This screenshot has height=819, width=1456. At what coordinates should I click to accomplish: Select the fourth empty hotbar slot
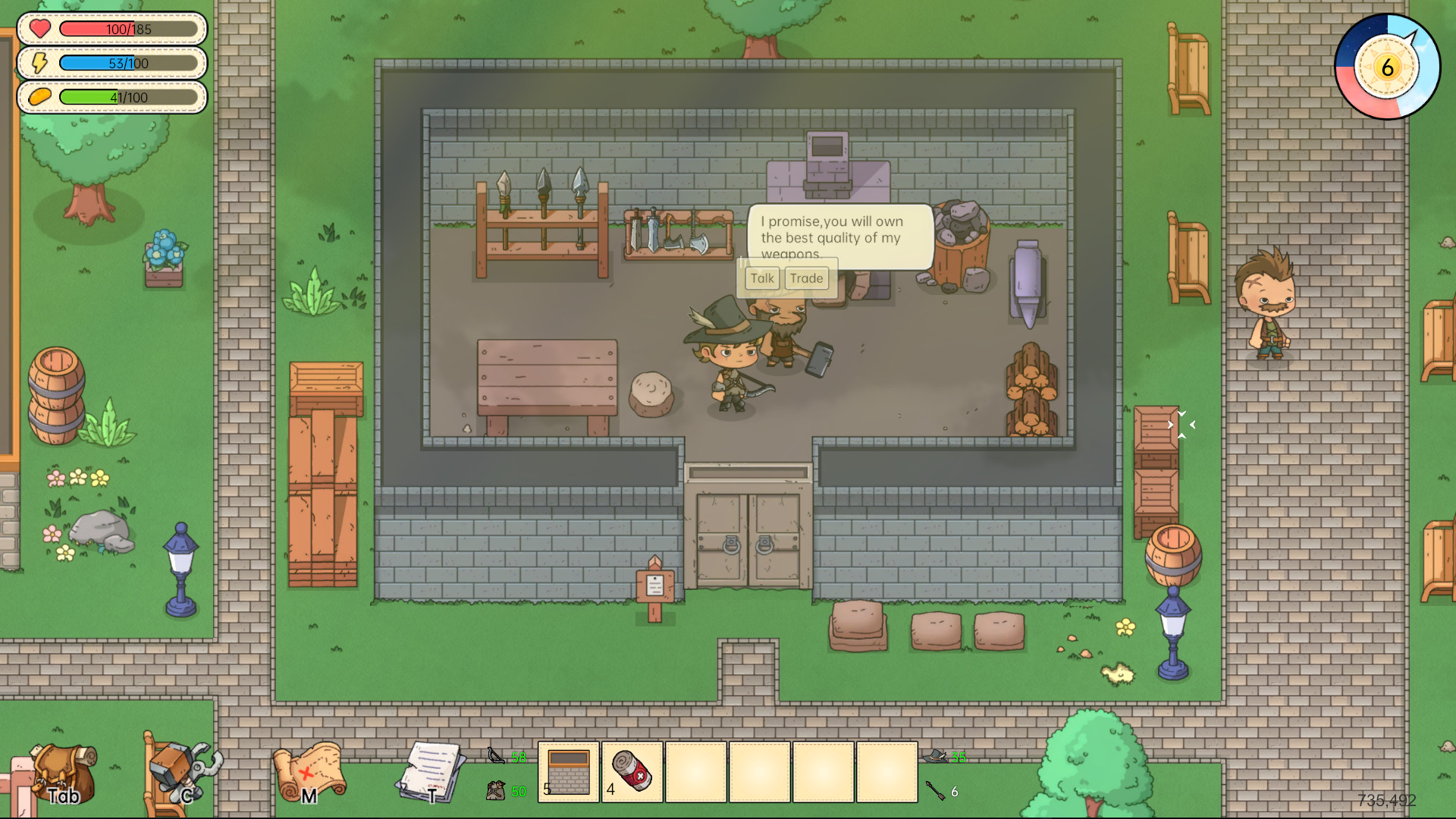[887, 770]
